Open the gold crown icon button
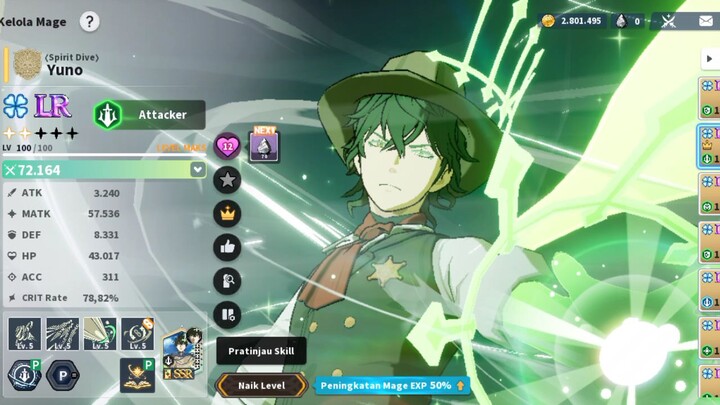The height and width of the screenshot is (405, 720). pos(228,214)
